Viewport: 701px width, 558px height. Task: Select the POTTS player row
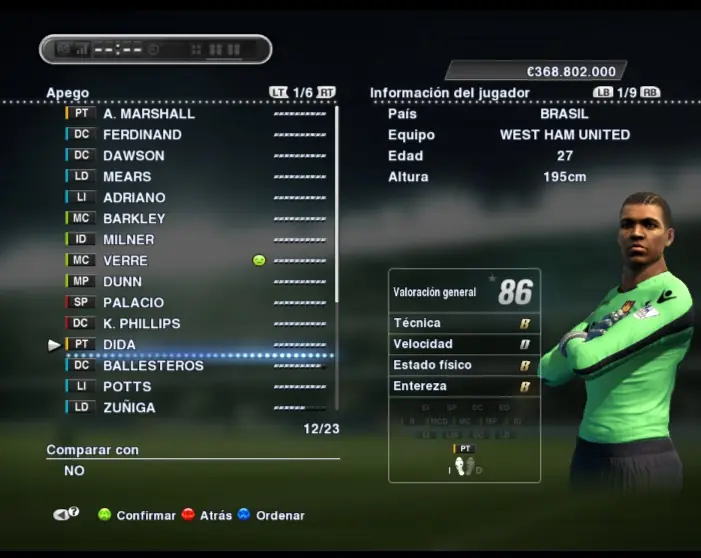pos(127,387)
